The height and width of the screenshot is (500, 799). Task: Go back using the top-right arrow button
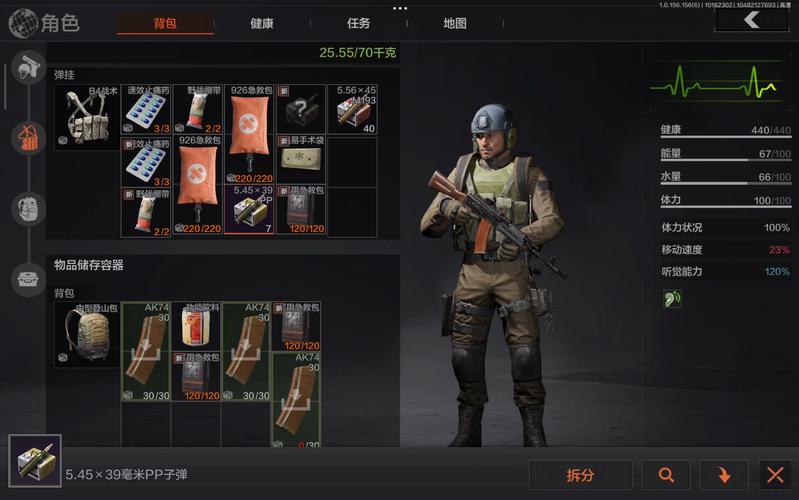(x=751, y=20)
